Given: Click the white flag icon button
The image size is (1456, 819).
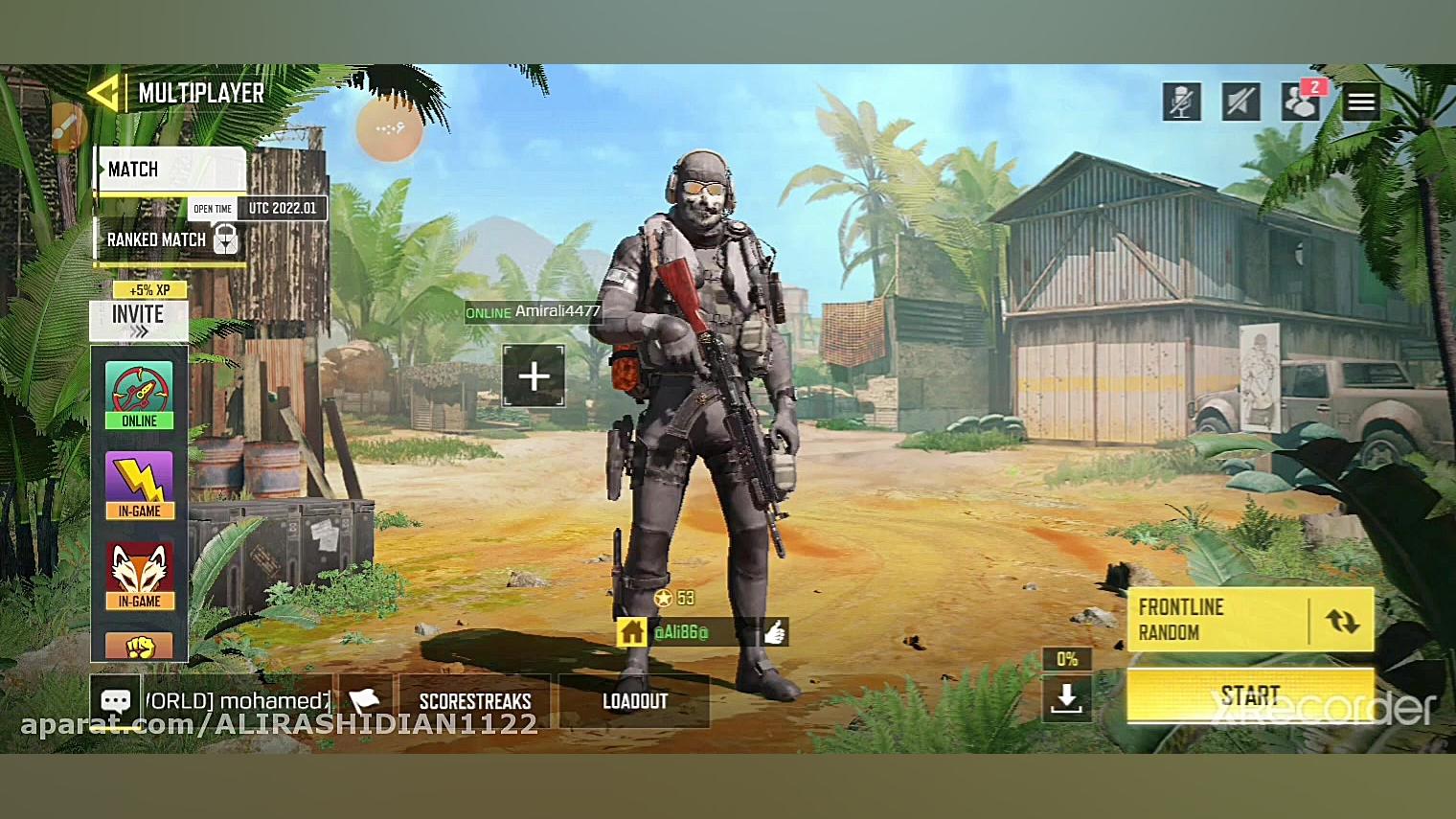Looking at the screenshot, I should click(x=364, y=700).
